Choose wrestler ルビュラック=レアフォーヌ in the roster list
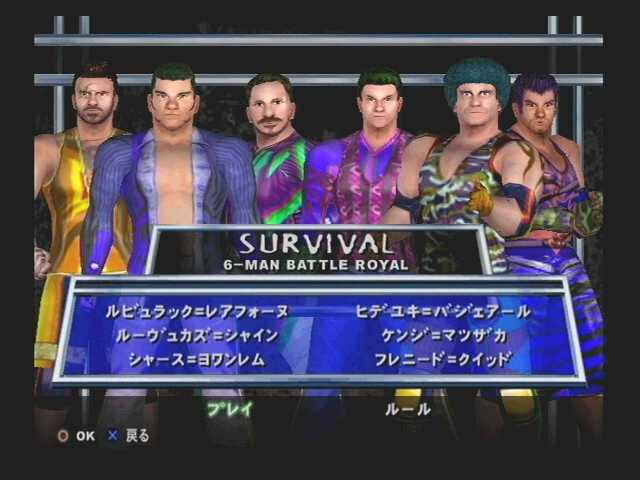 pos(197,312)
